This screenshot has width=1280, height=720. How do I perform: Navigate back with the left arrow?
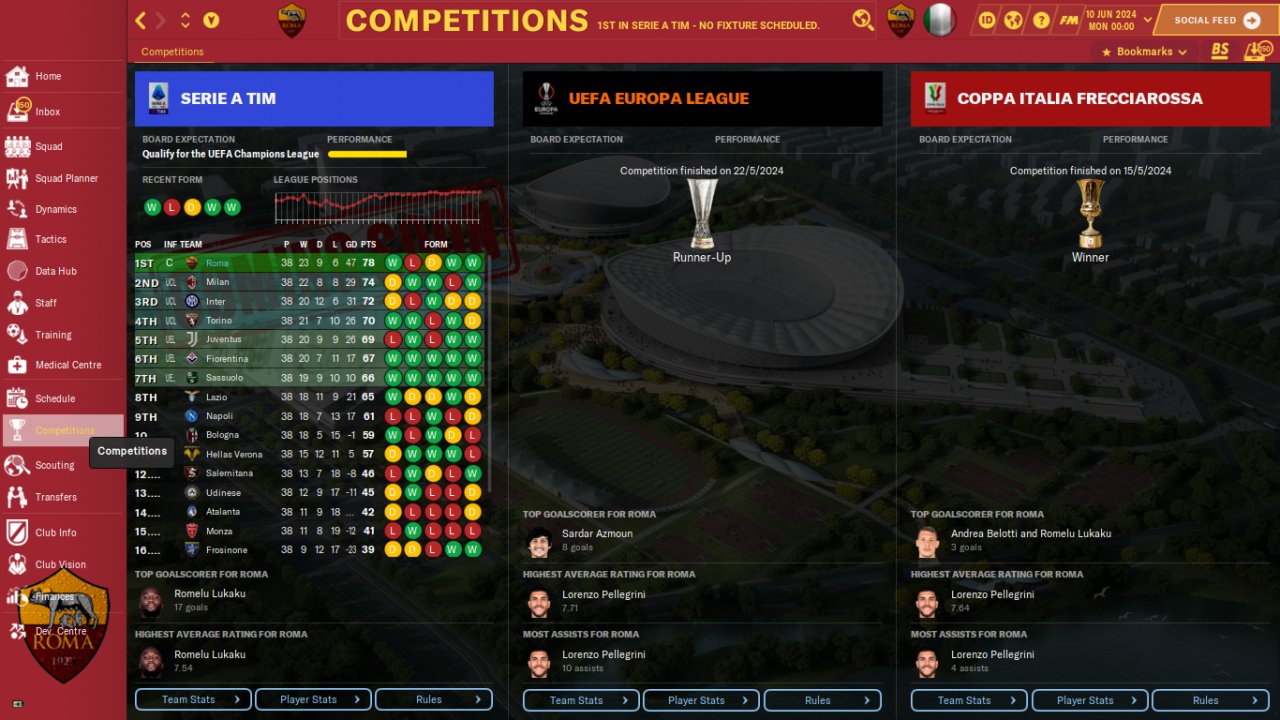click(141, 20)
